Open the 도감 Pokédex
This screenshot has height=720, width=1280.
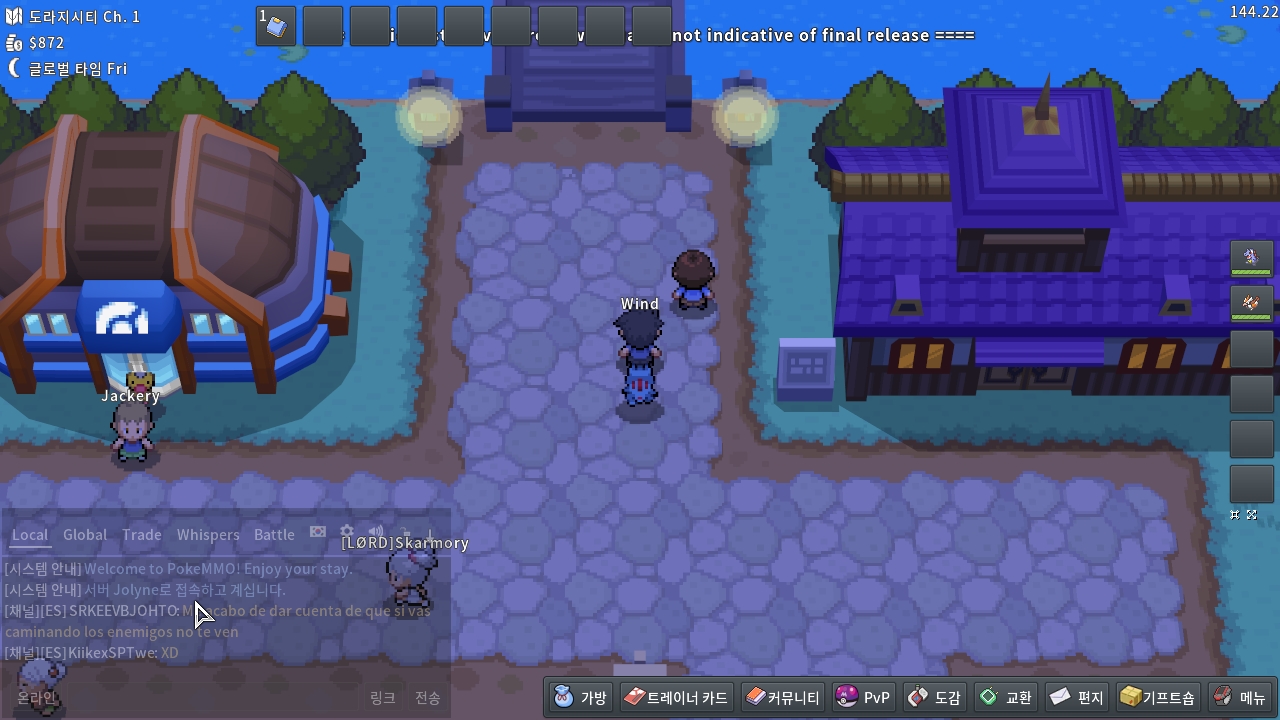coord(934,697)
